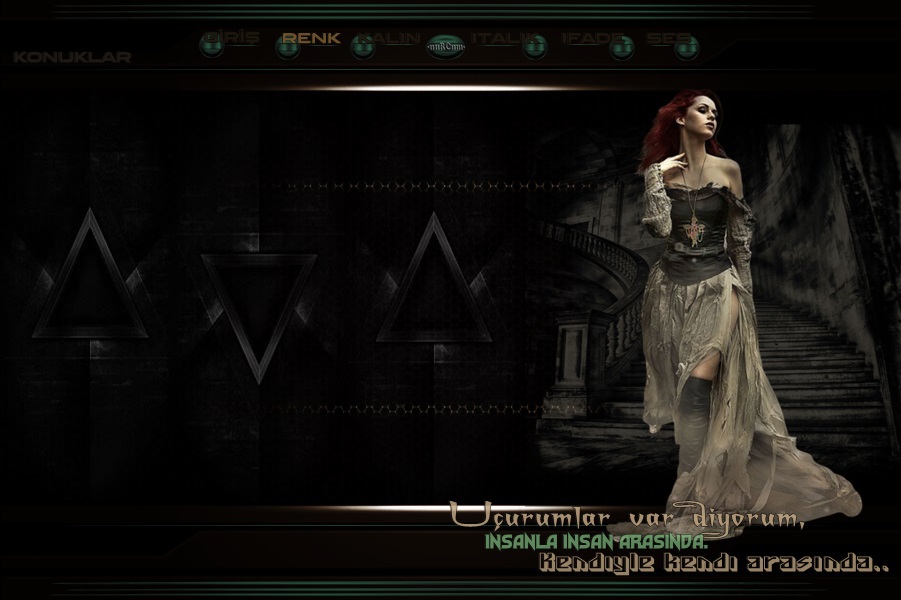The height and width of the screenshot is (600, 901).
Task: Show the KONUKLAR guest list
Action: (72, 57)
